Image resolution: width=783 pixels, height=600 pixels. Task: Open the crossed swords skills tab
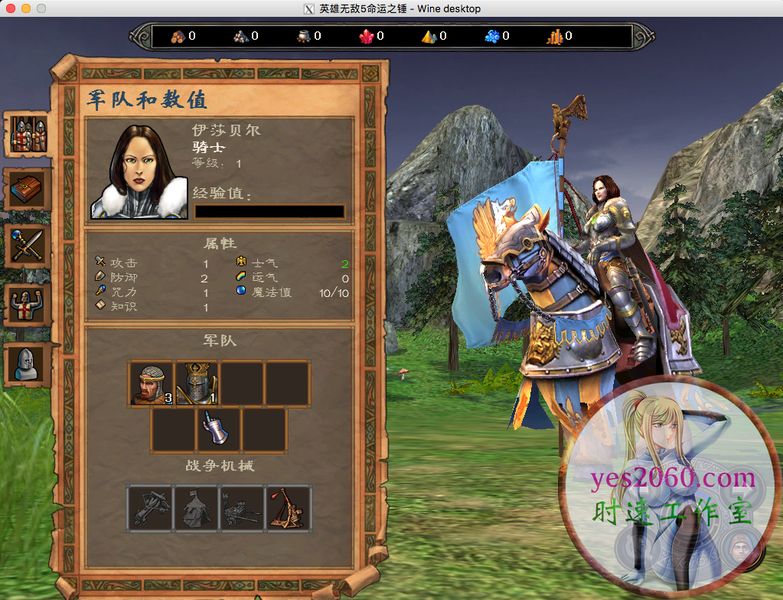(x=28, y=245)
